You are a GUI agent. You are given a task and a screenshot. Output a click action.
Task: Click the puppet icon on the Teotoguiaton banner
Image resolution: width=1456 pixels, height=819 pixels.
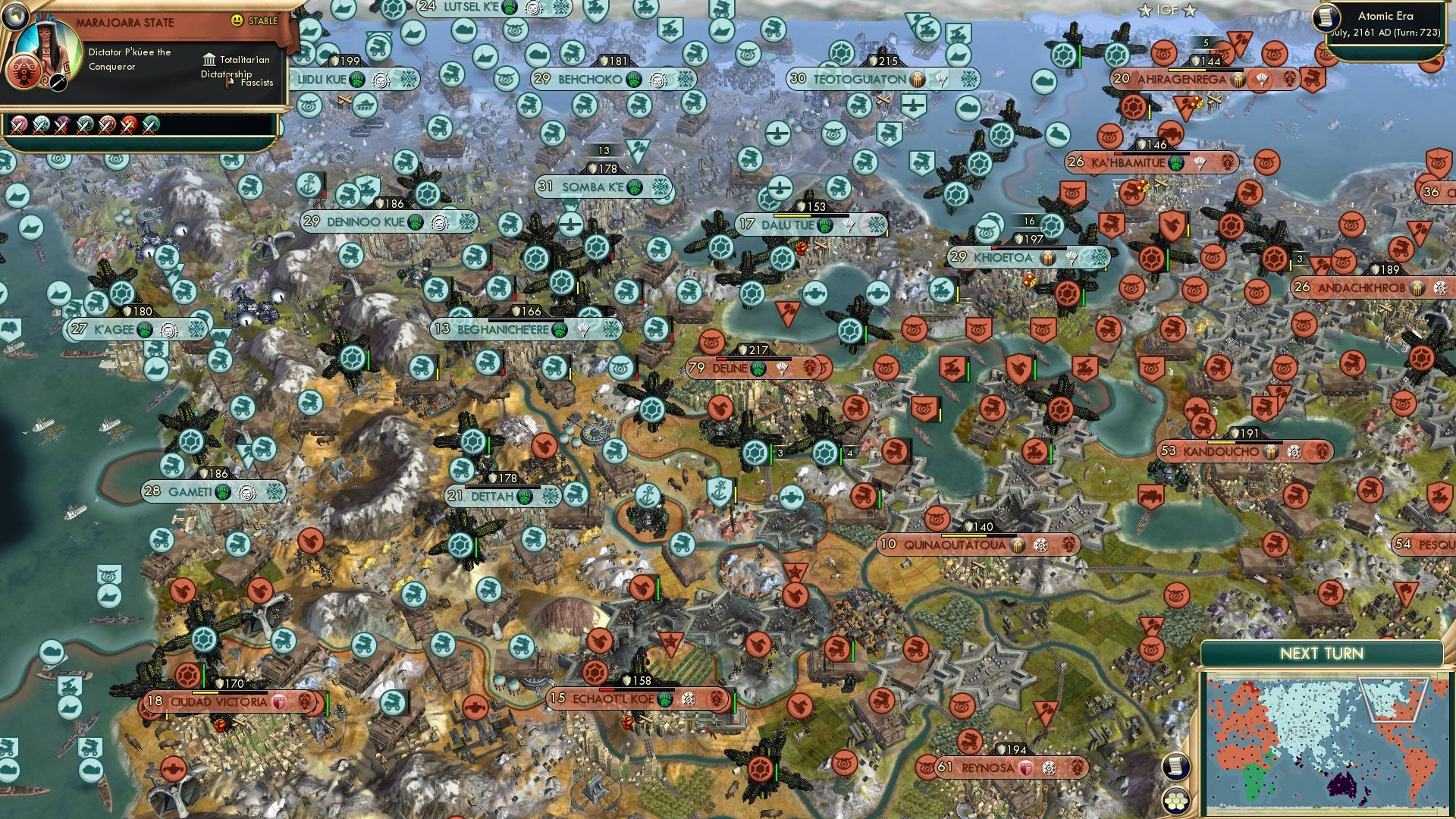[x=917, y=80]
